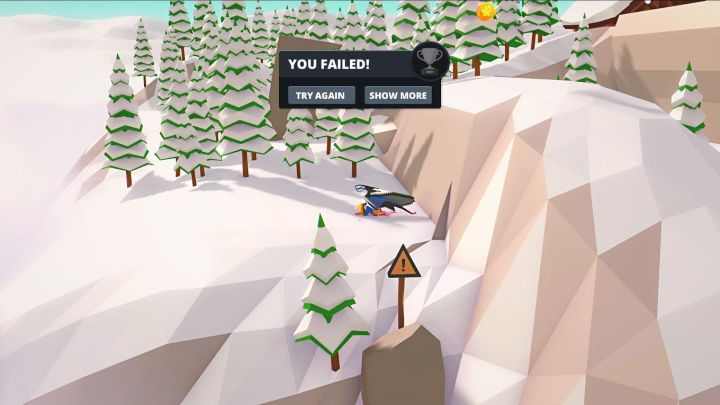Click the Try Again button

[x=322, y=96]
